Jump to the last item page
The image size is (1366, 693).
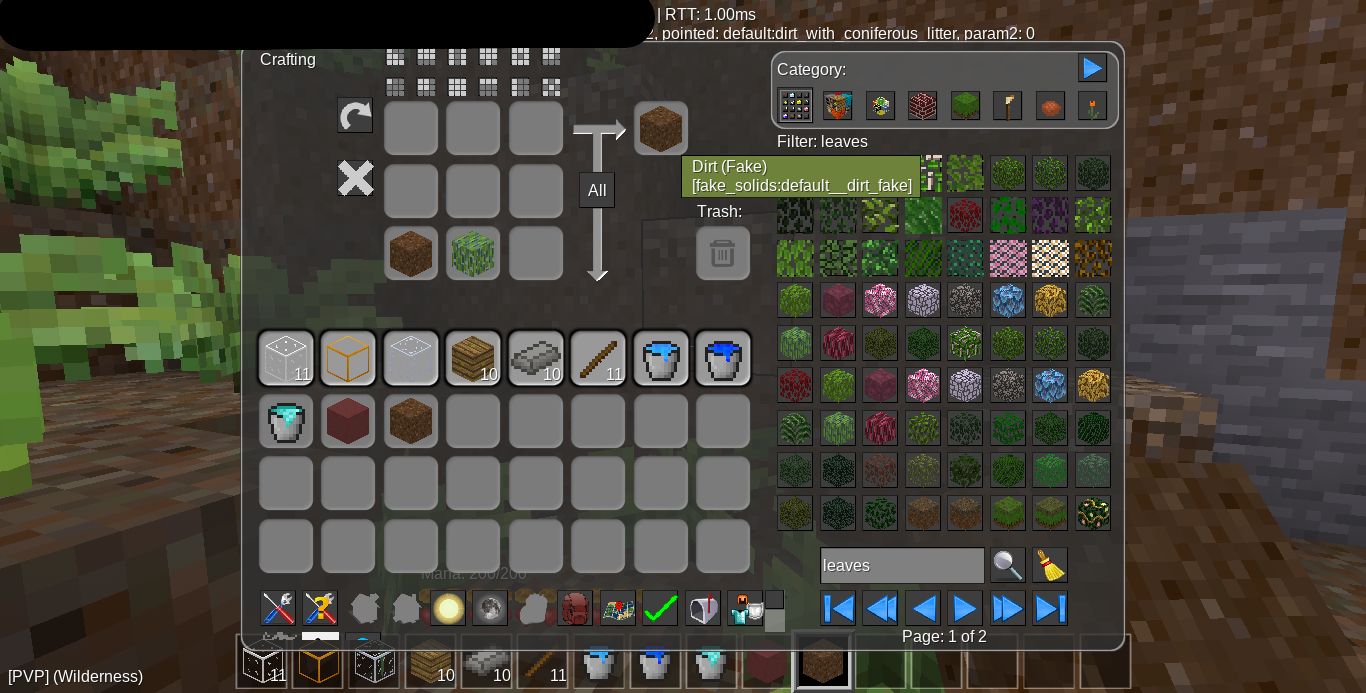coord(1050,608)
